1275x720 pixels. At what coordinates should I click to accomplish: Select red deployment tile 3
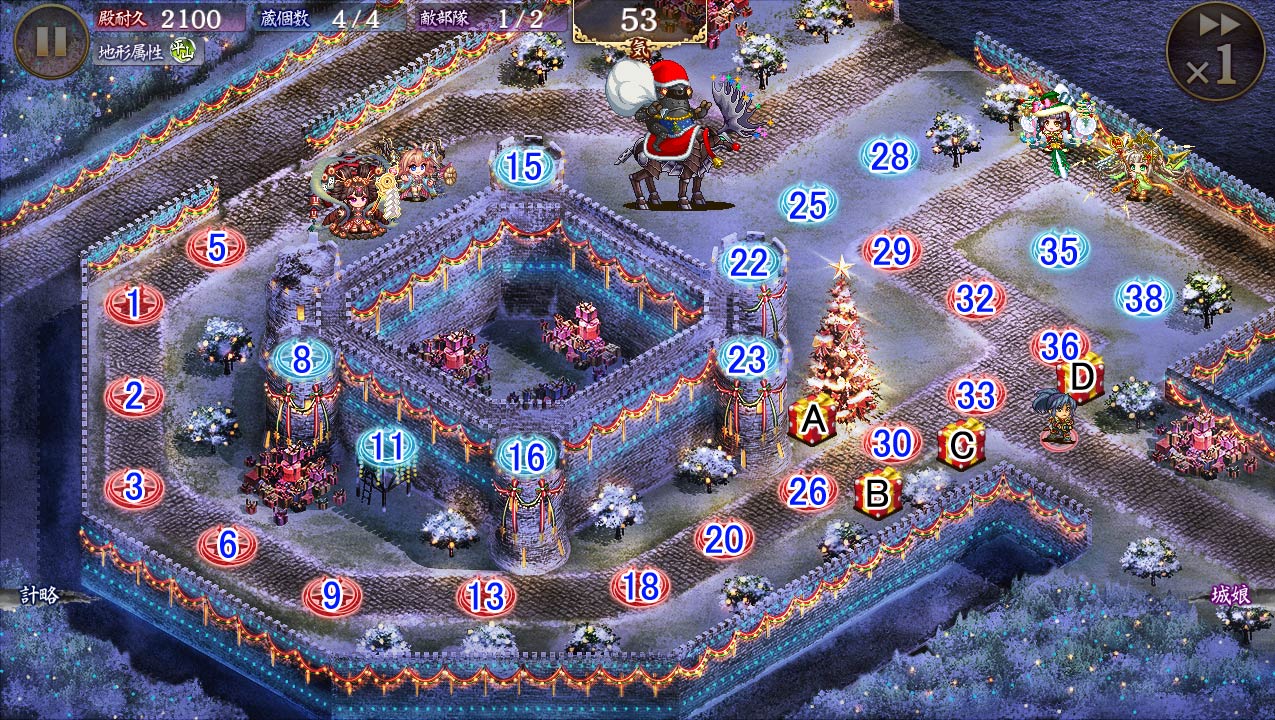[x=134, y=487]
